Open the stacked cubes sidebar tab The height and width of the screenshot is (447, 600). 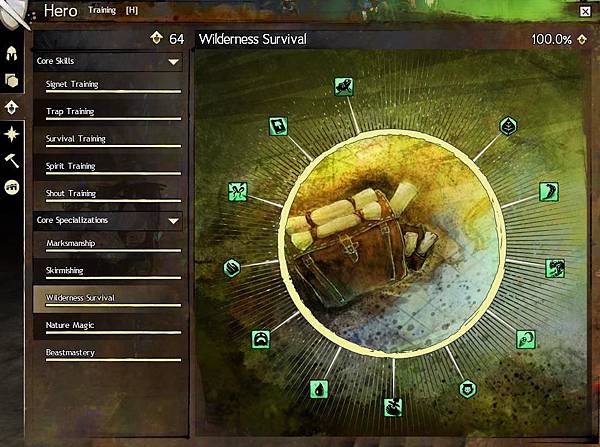(13, 81)
